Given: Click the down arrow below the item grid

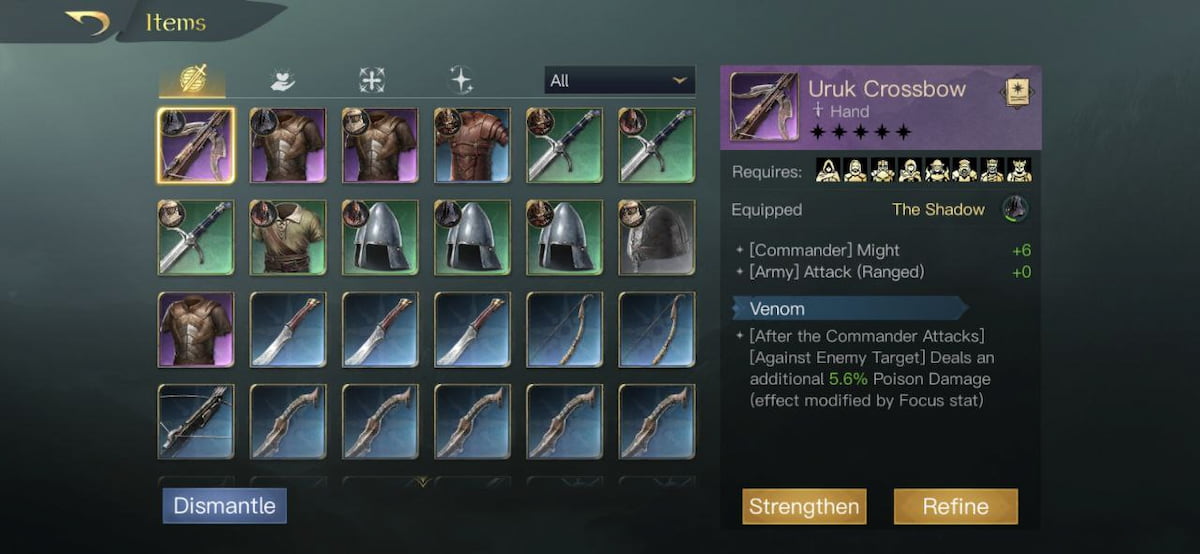Looking at the screenshot, I should 424,482.
